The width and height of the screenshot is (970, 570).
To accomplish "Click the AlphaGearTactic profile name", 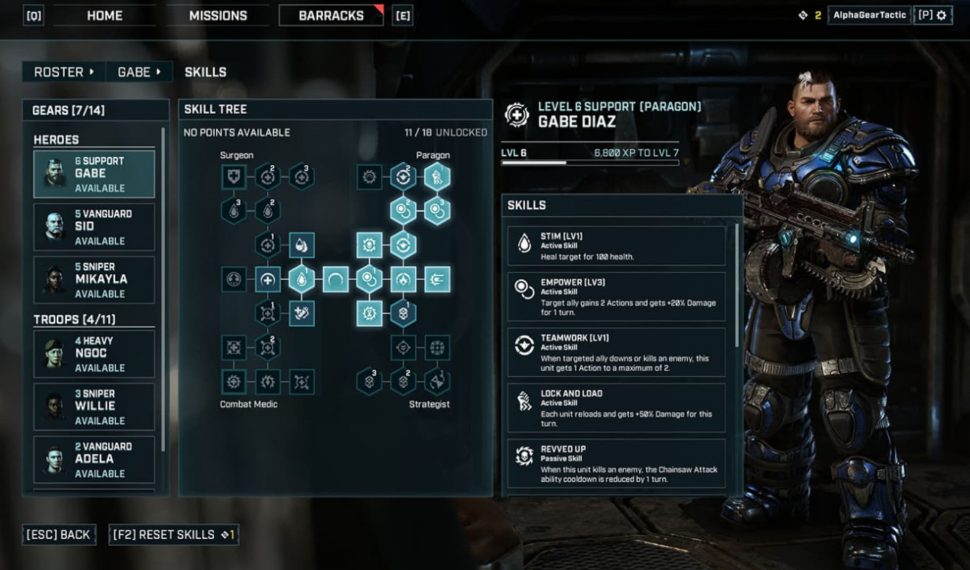I will click(868, 16).
